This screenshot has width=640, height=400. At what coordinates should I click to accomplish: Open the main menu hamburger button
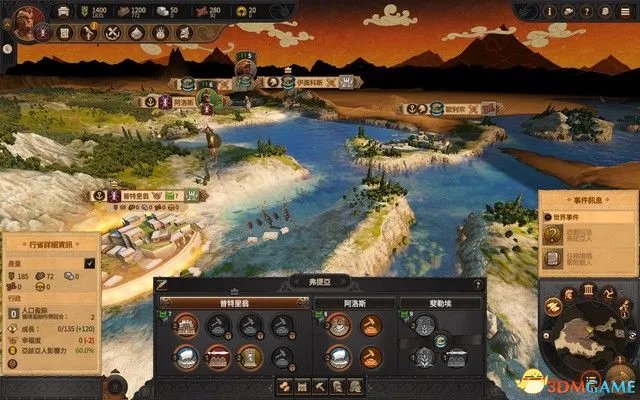pos(626,11)
